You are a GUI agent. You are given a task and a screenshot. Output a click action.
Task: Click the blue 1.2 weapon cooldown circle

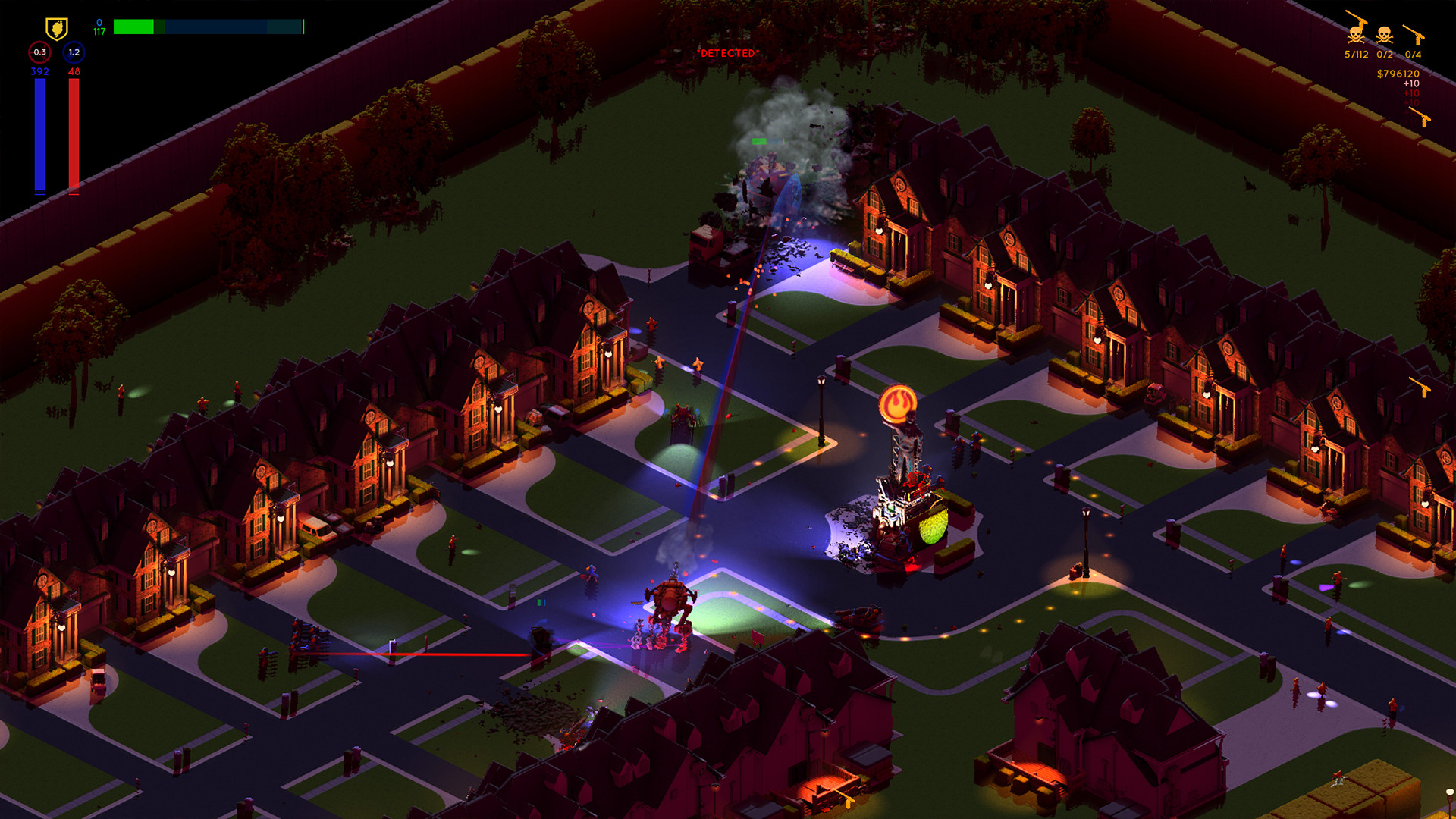(x=74, y=53)
